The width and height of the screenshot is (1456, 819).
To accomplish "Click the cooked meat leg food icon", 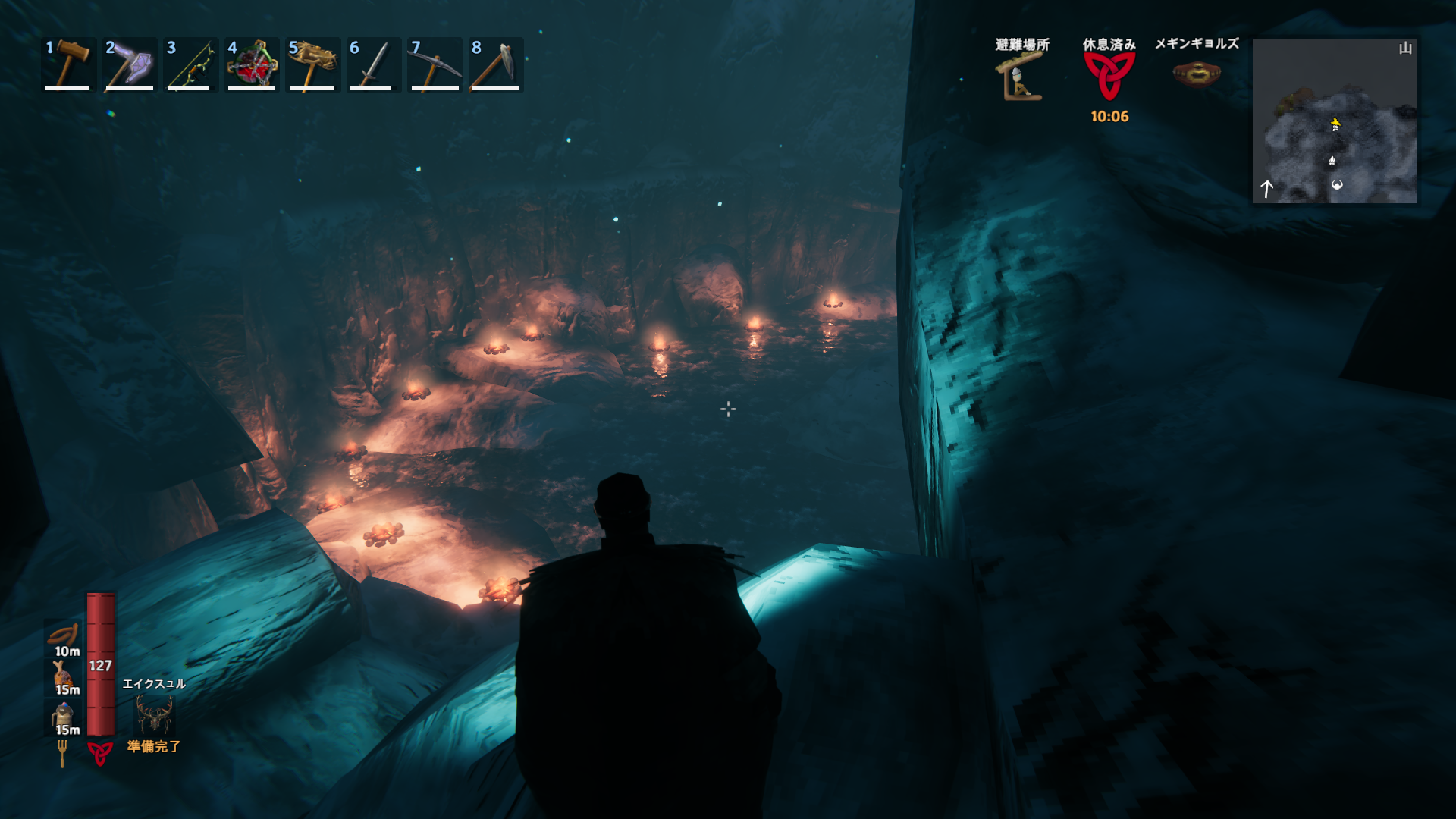I will (64, 673).
